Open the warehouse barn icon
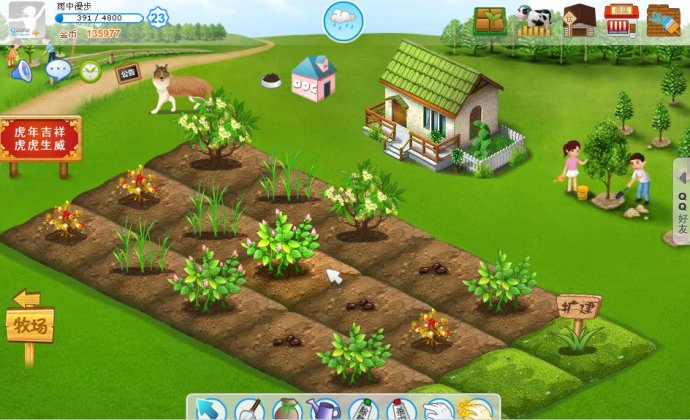 coord(579,20)
